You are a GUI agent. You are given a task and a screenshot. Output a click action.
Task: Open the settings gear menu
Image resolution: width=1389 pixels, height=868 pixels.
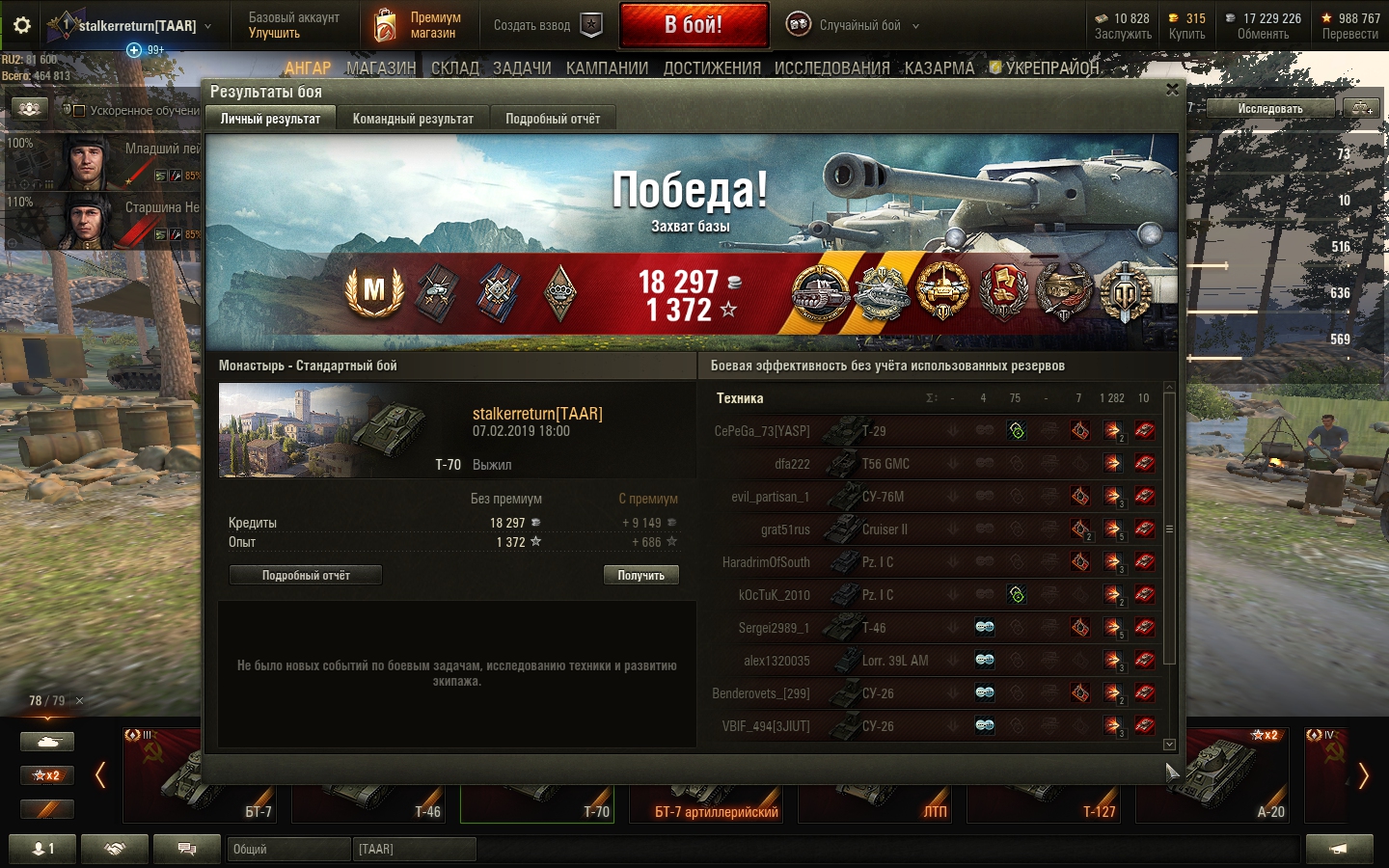(x=22, y=25)
